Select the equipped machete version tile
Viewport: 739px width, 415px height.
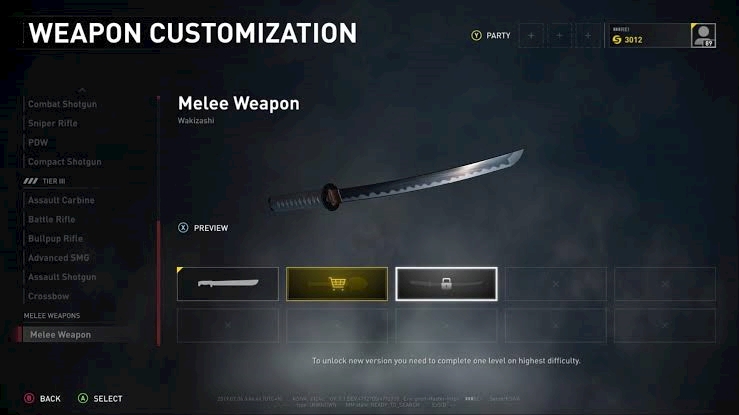(x=228, y=284)
